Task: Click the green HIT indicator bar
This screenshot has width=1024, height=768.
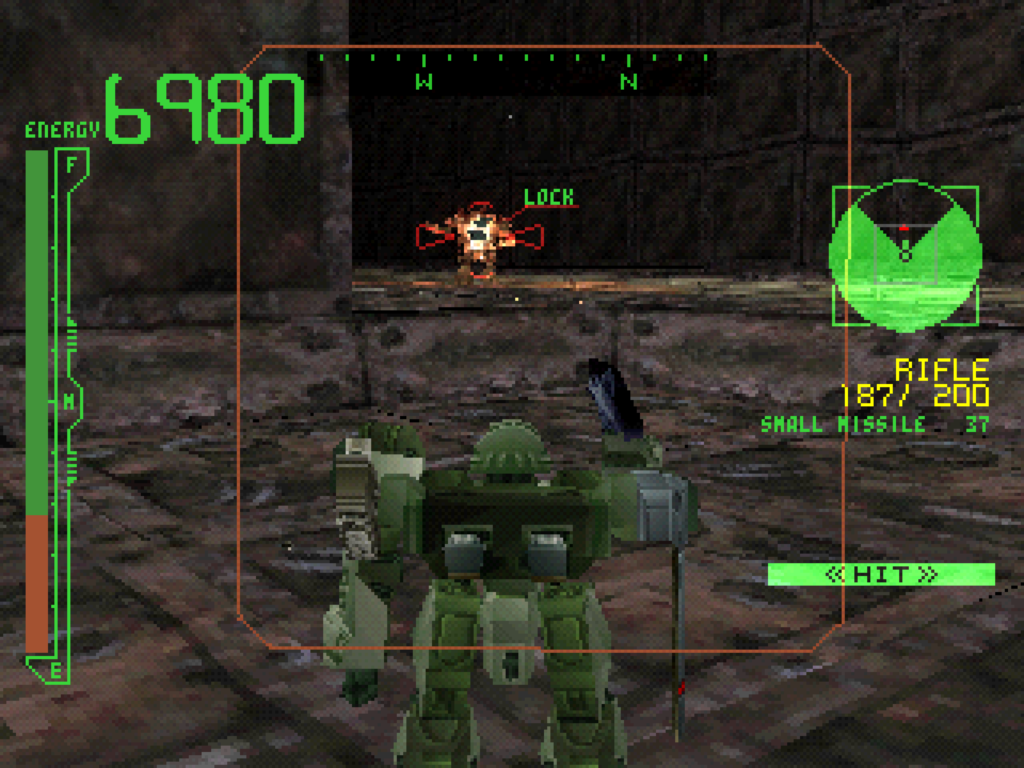Action: tap(881, 574)
